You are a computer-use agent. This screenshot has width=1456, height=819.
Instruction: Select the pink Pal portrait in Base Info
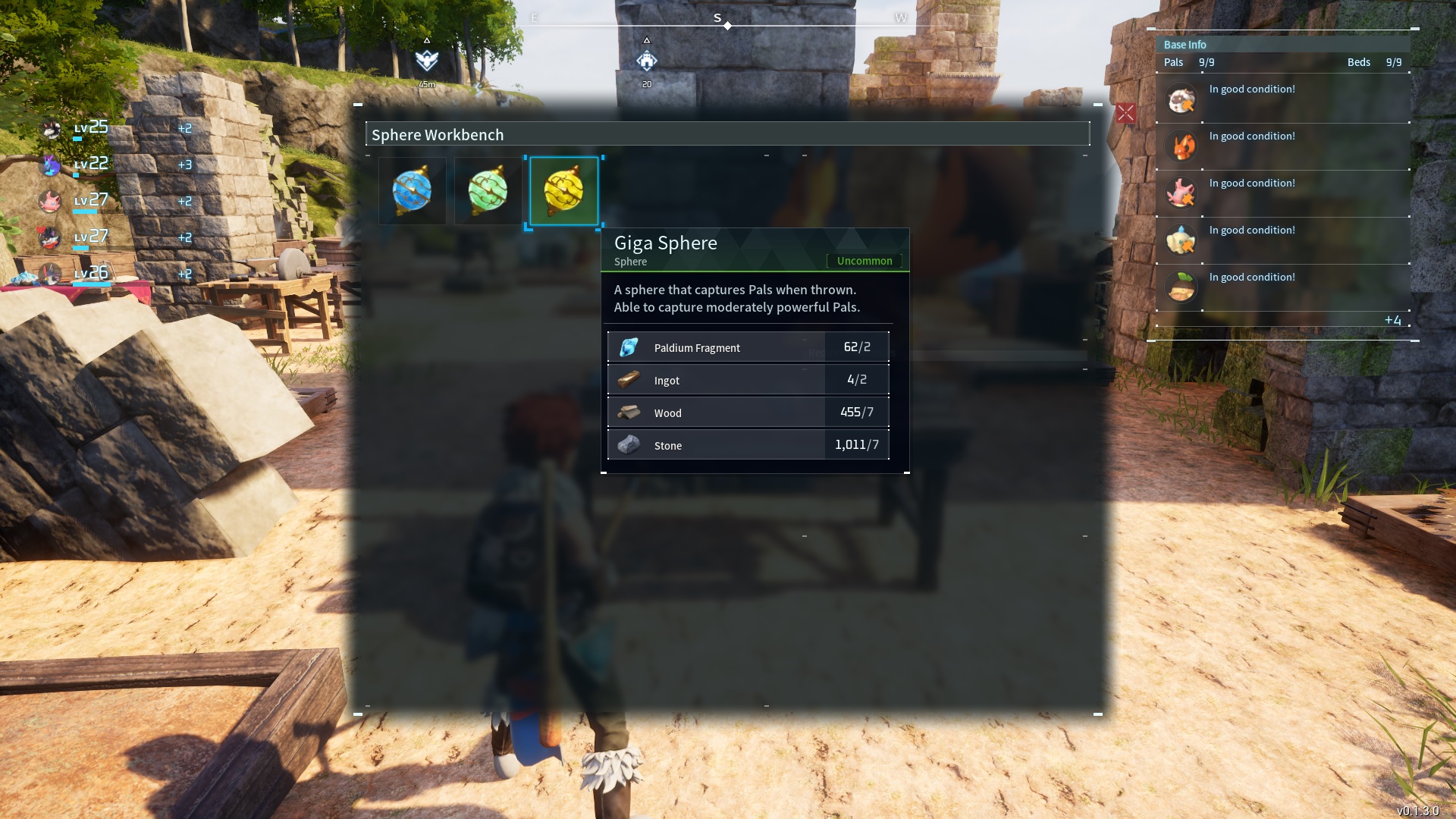click(x=1181, y=193)
